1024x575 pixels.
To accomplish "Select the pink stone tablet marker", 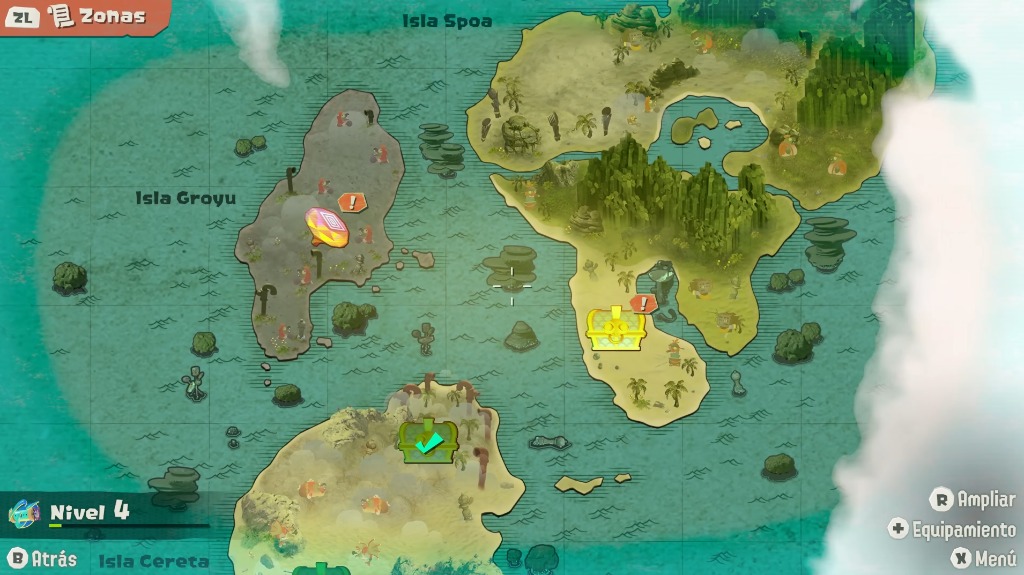I will tap(328, 227).
